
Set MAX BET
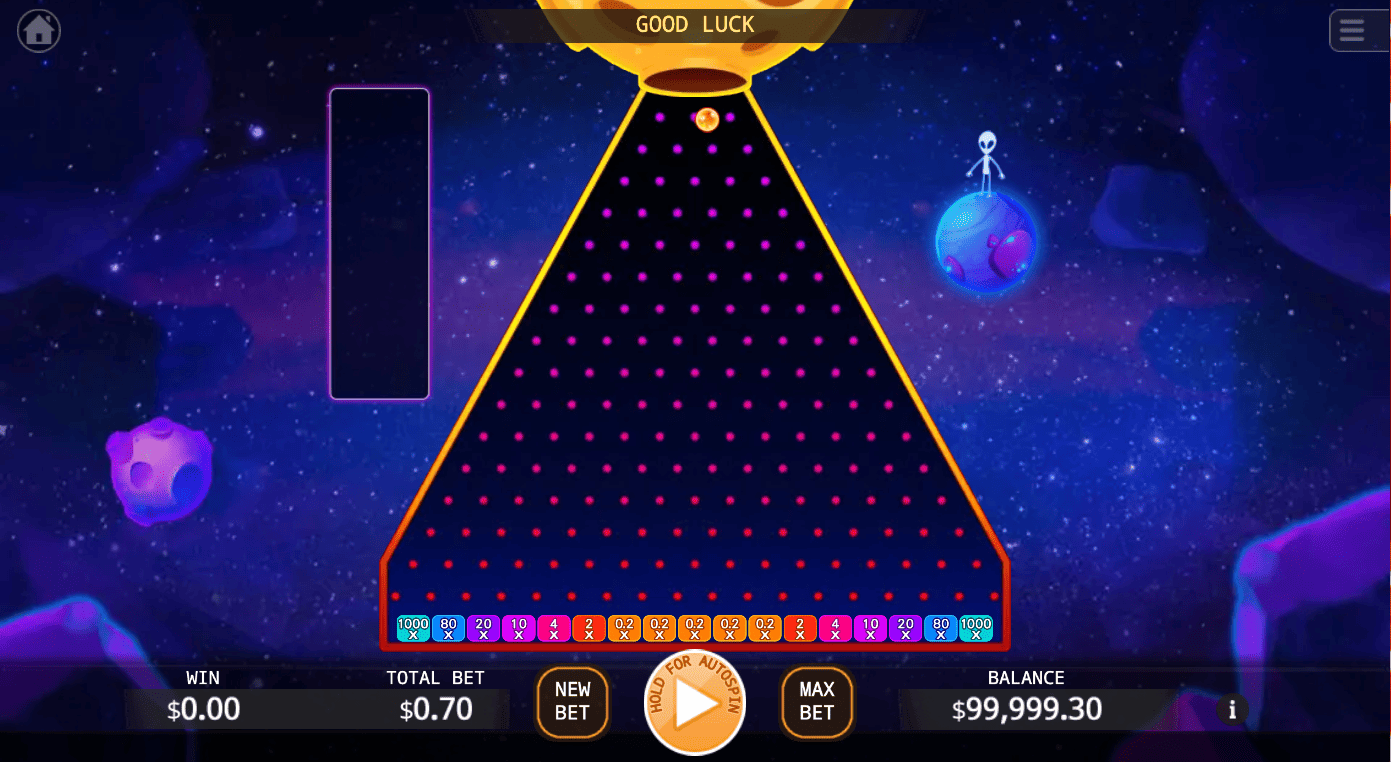pyautogui.click(x=817, y=701)
